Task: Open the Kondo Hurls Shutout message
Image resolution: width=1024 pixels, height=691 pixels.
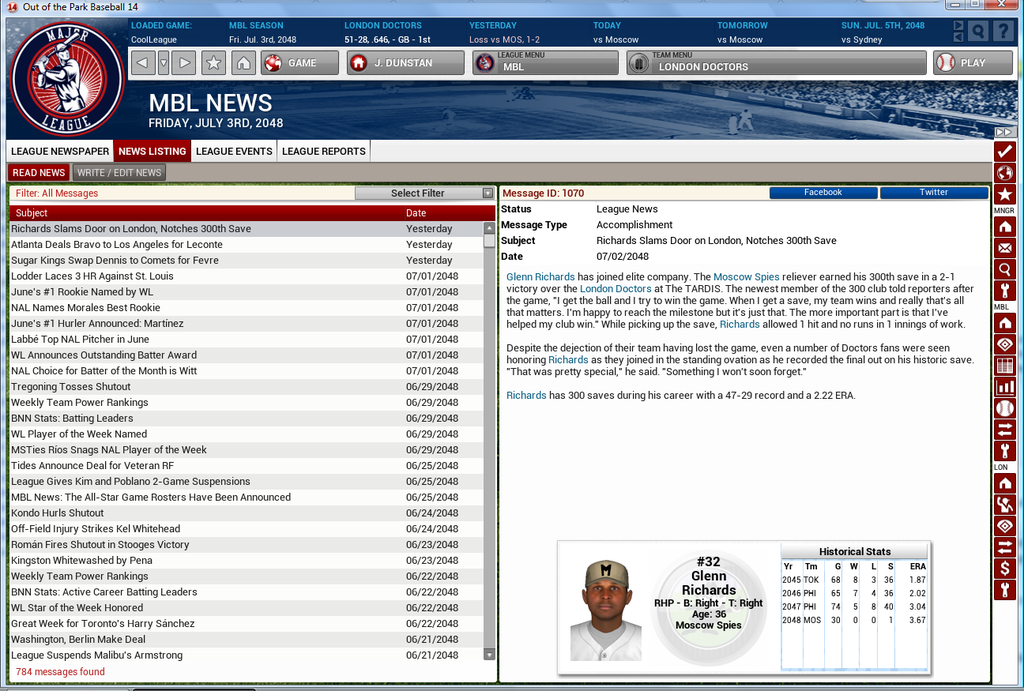Action: point(57,513)
